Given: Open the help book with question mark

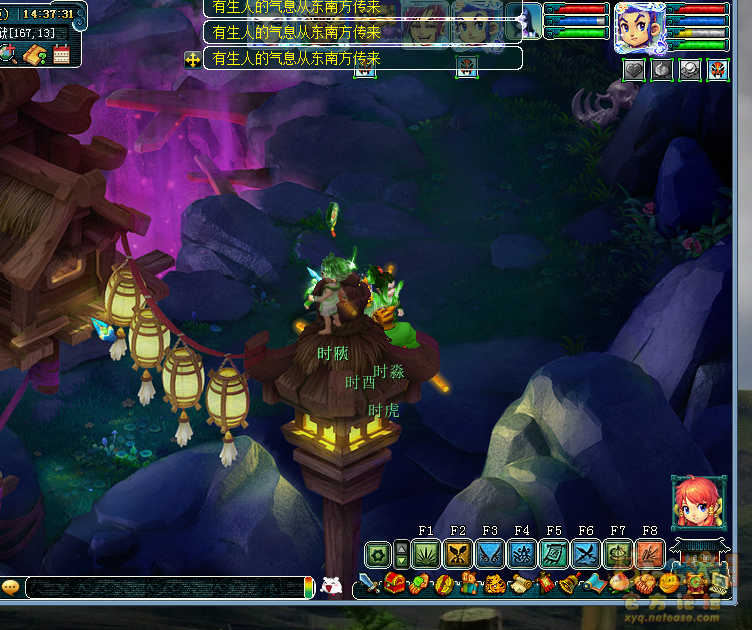Looking at the screenshot, I should tap(37, 55).
